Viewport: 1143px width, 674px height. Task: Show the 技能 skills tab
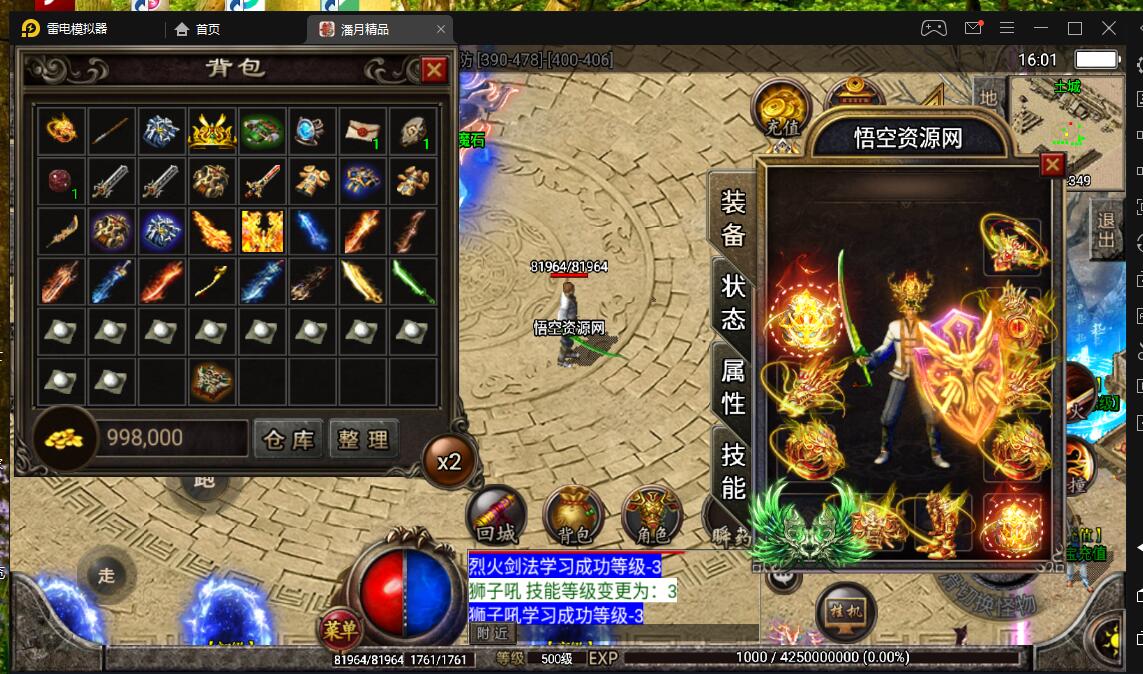pos(734,470)
